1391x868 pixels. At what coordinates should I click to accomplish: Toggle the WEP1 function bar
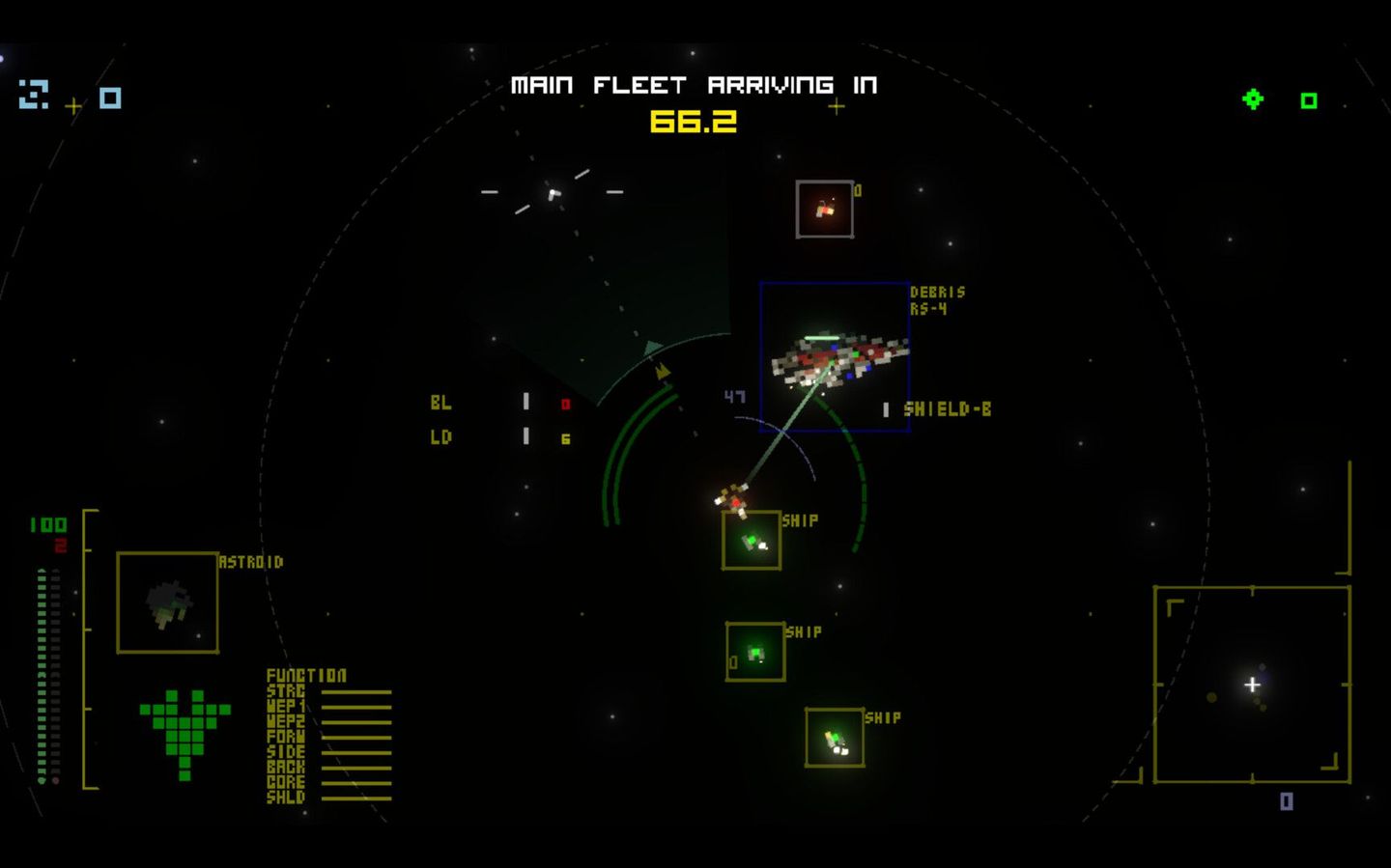[x=357, y=705]
